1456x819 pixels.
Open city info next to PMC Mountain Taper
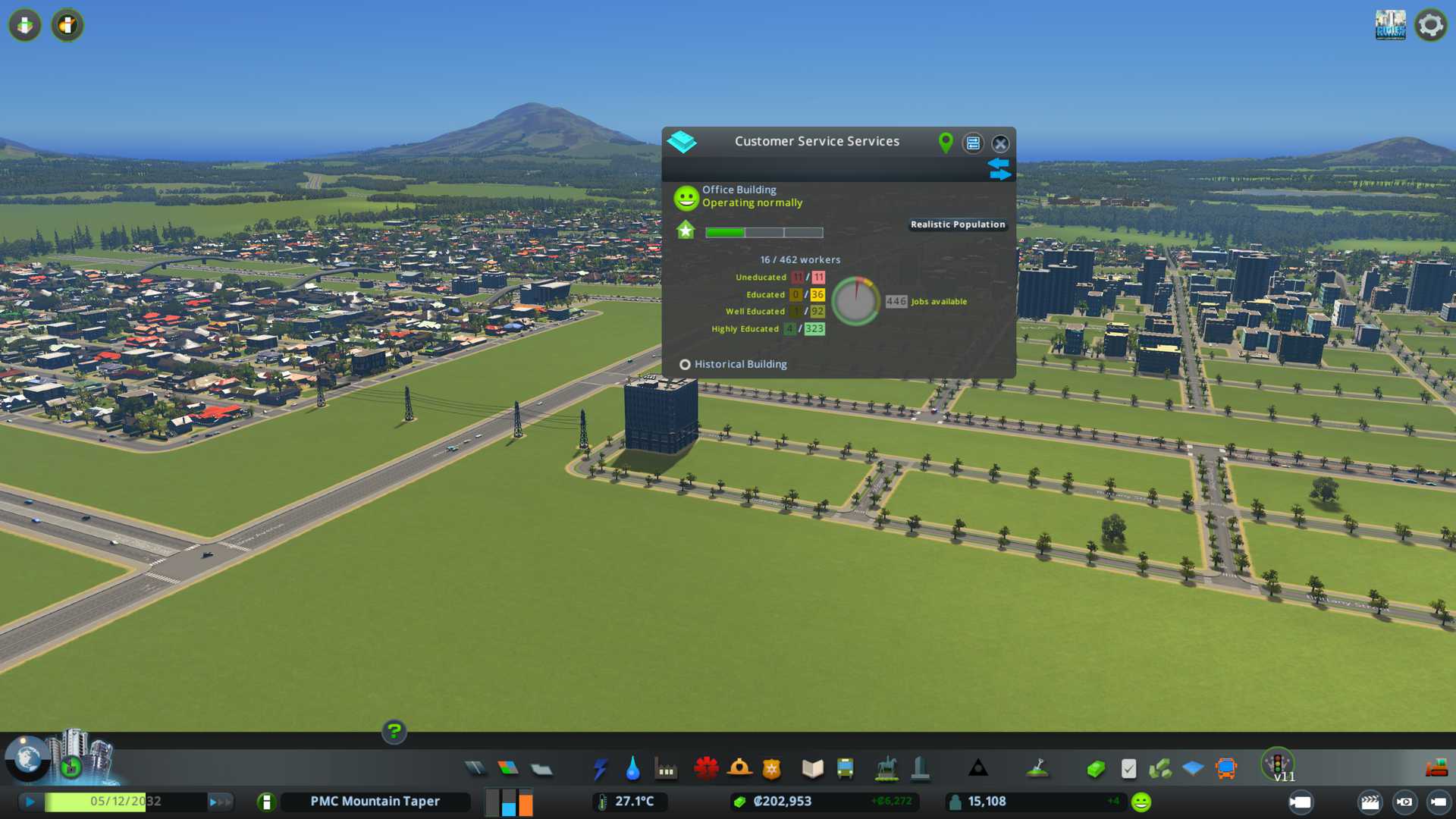(266, 802)
